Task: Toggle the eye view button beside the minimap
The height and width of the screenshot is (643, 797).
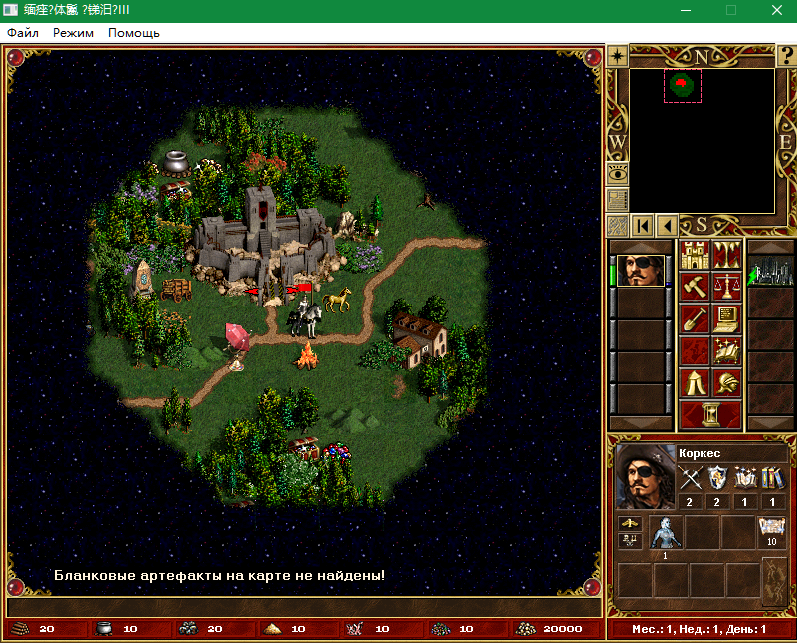Action: point(617,173)
